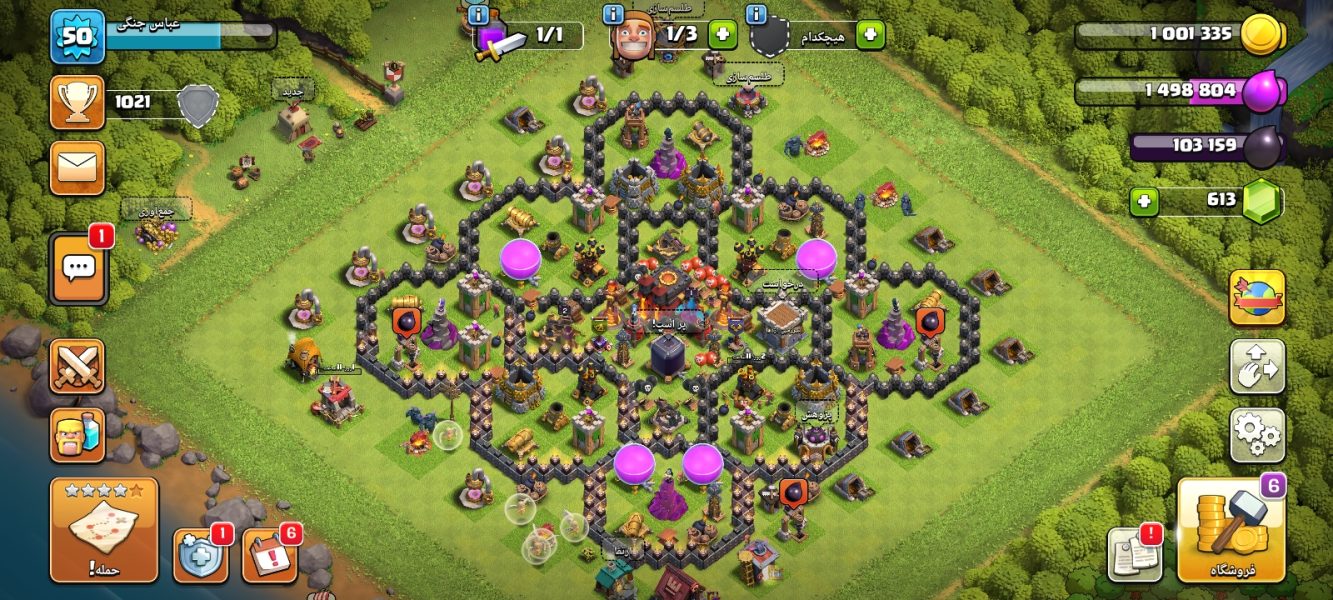Viewport: 1333px width, 600px height.
Task: Show info for the builder counter
Action: click(x=614, y=14)
